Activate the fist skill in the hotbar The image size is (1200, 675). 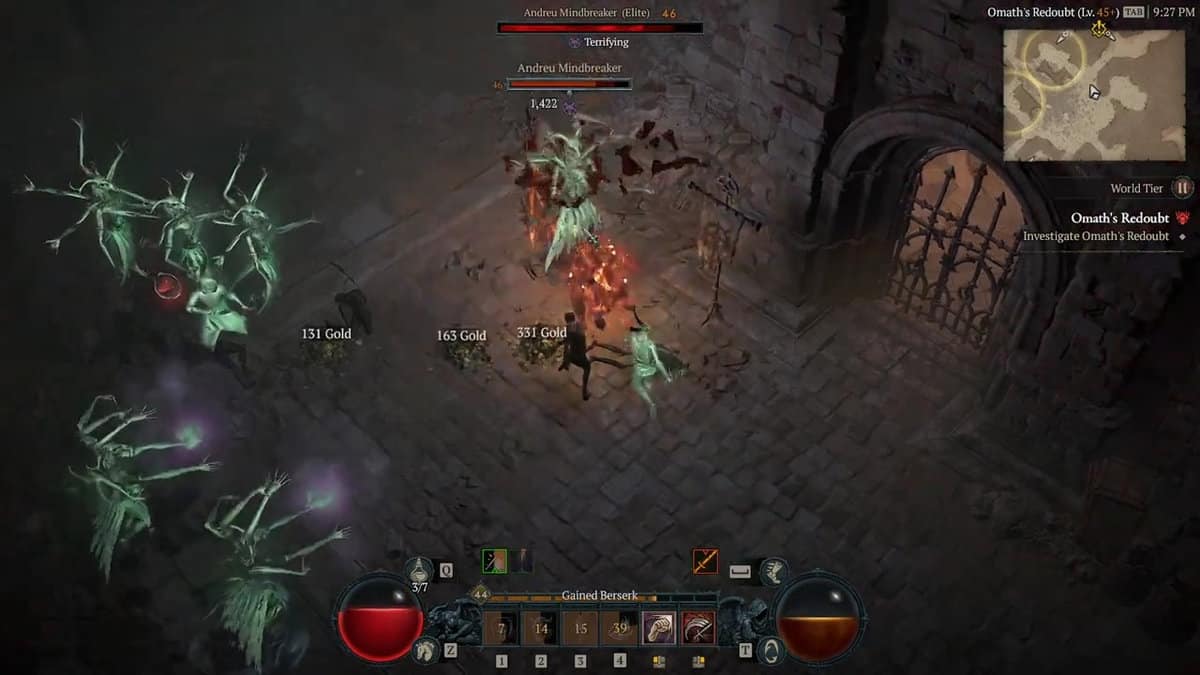point(659,629)
